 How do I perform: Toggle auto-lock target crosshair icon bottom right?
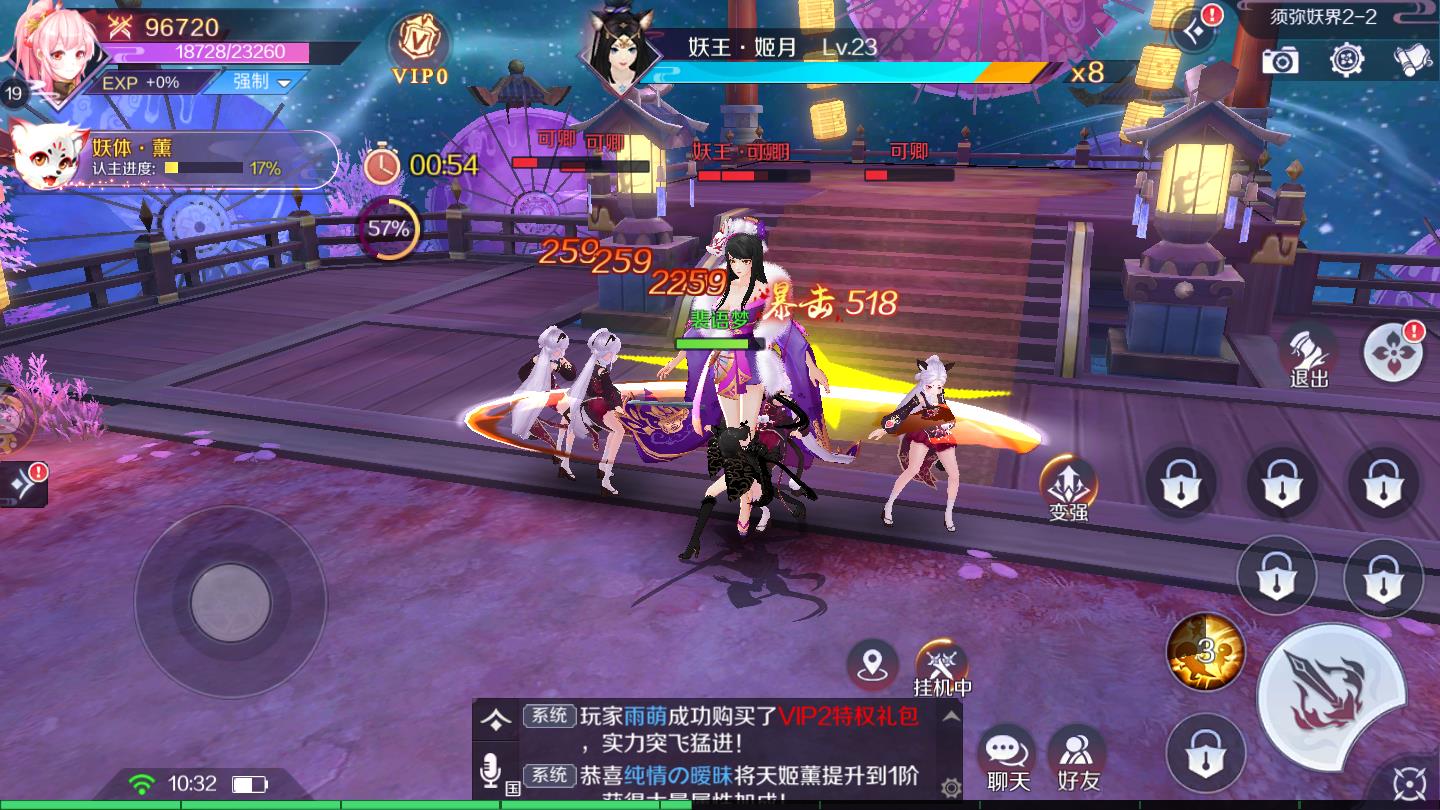[1410, 783]
